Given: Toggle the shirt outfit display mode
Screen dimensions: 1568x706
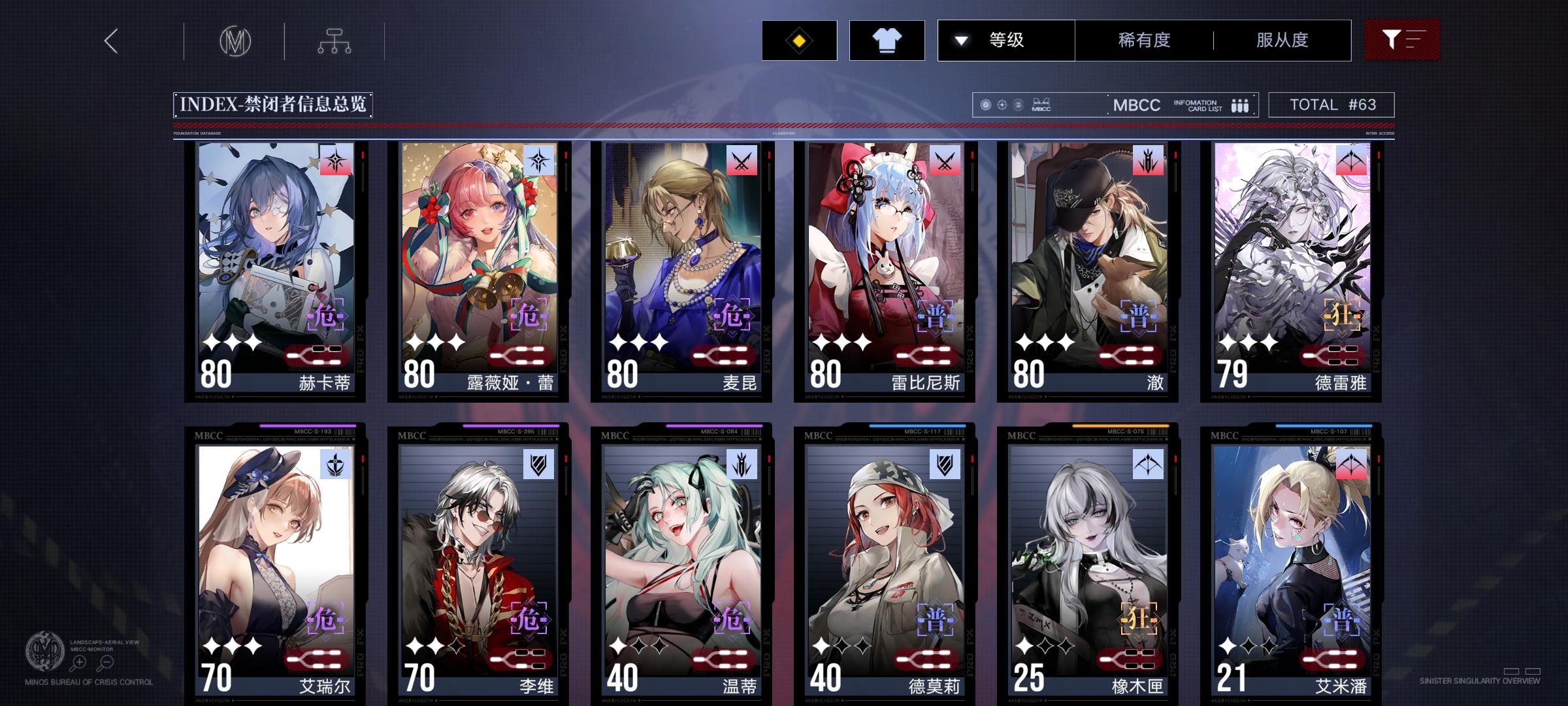Looking at the screenshot, I should (887, 39).
